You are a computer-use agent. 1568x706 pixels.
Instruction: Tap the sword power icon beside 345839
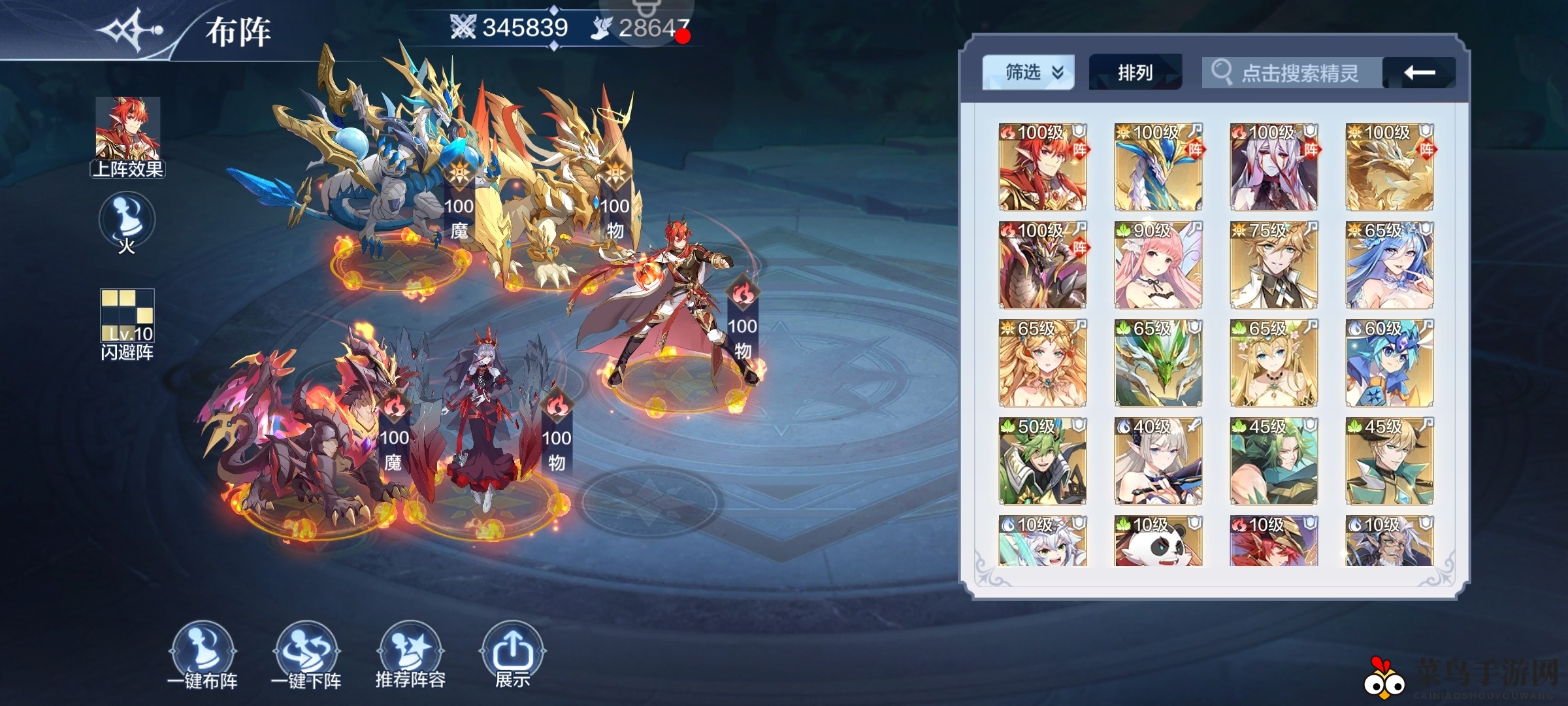click(x=461, y=28)
